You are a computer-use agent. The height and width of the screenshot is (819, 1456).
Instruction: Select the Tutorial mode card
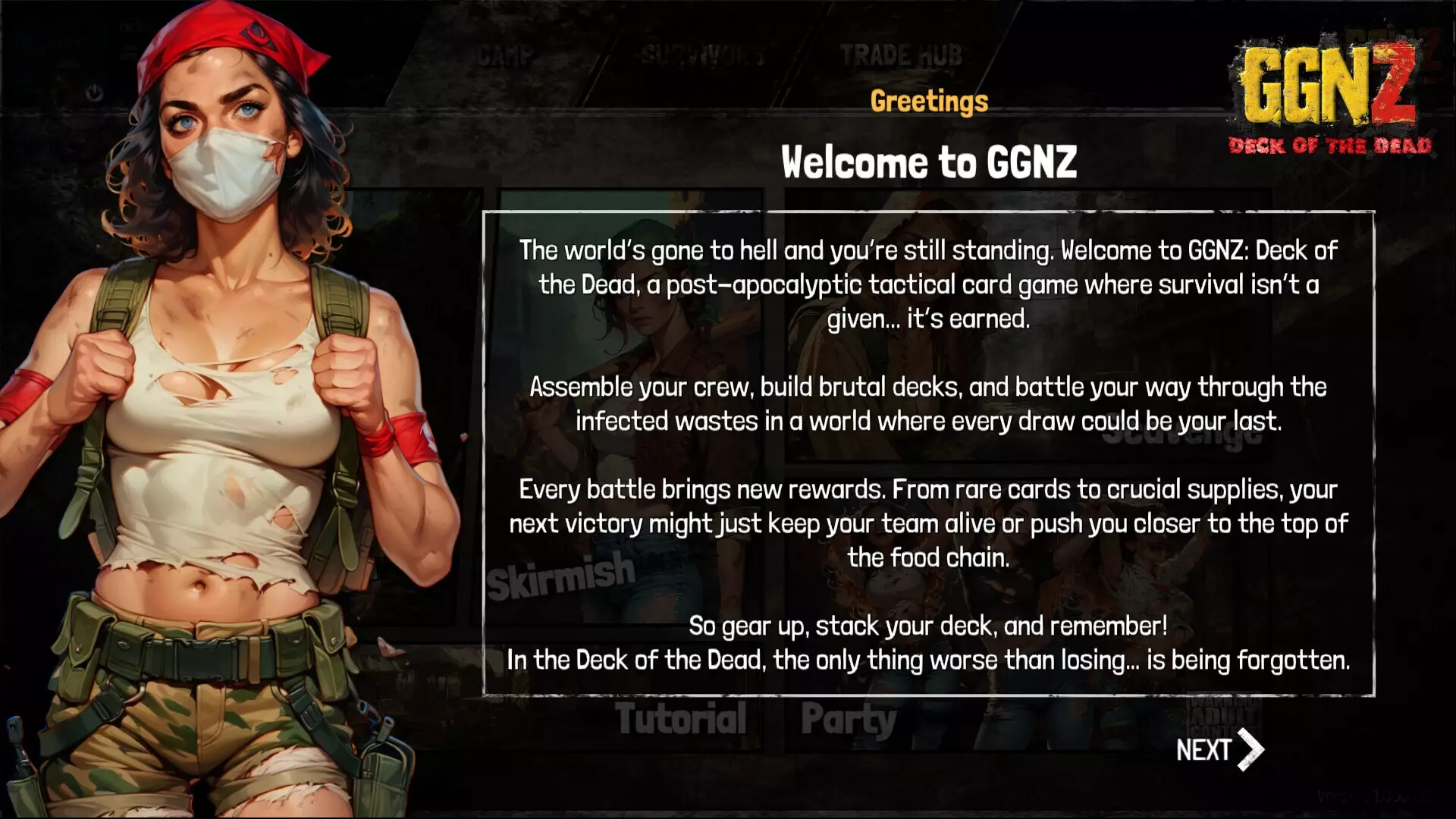681,719
